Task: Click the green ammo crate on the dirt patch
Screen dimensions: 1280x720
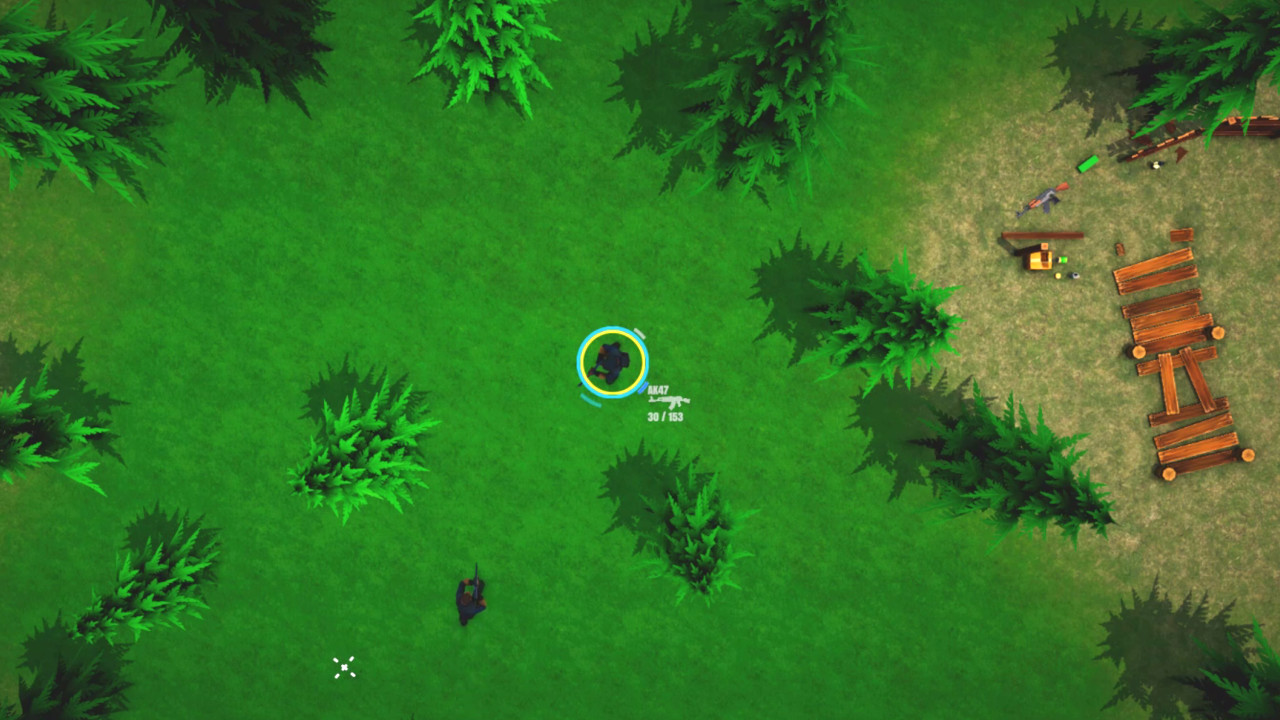Action: coord(1087,164)
